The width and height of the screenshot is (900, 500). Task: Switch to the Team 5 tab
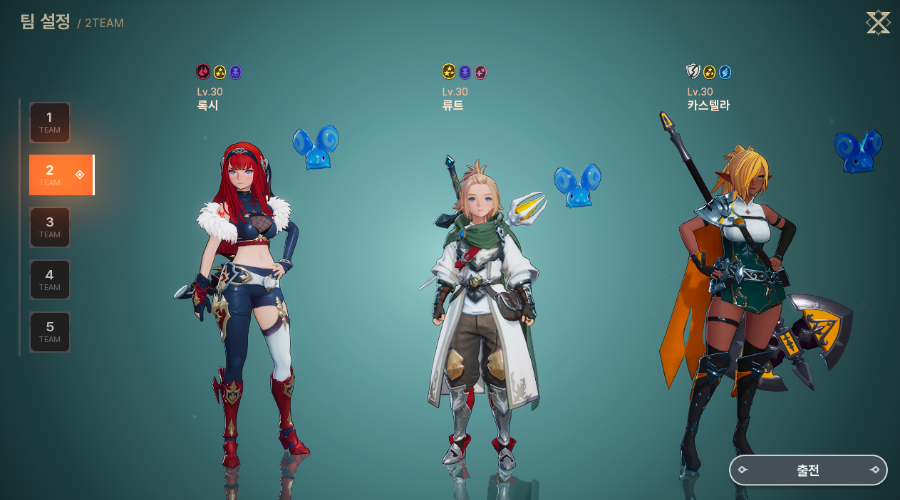tap(50, 332)
